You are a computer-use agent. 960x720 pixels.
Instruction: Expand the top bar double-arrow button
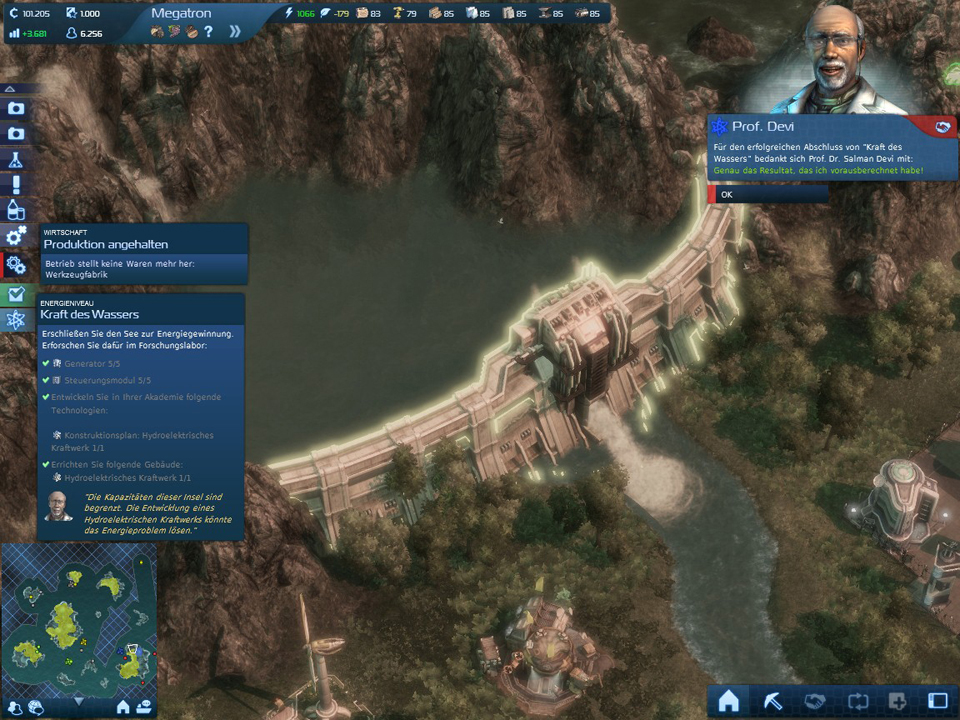pos(235,31)
